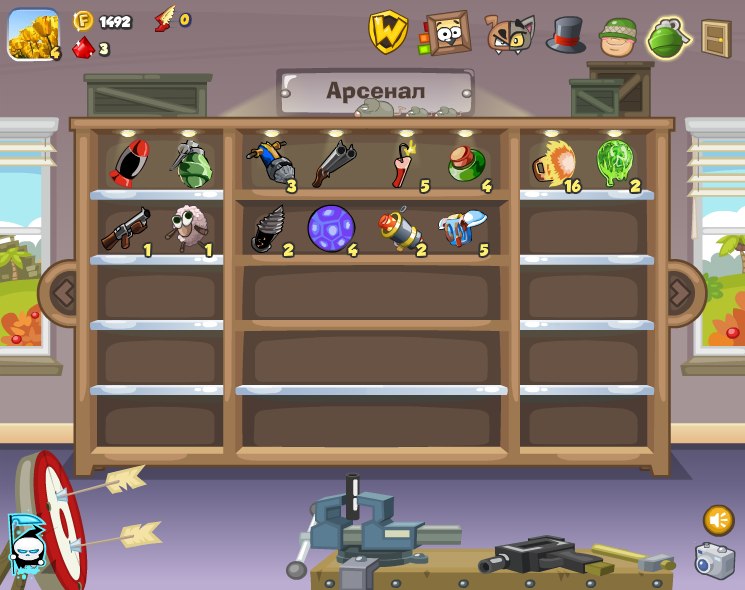745x590 pixels.
Task: Choose the green poison flask
Action: [x=466, y=164]
